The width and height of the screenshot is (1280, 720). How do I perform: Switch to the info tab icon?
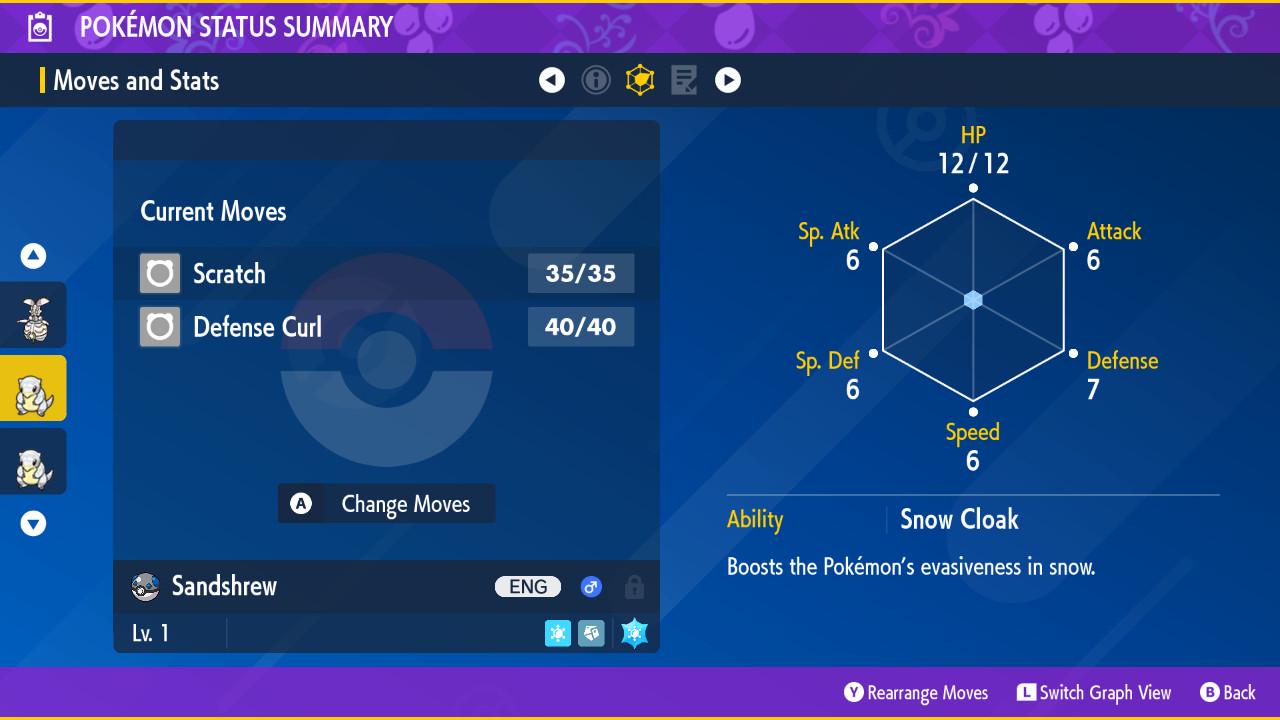tap(596, 80)
